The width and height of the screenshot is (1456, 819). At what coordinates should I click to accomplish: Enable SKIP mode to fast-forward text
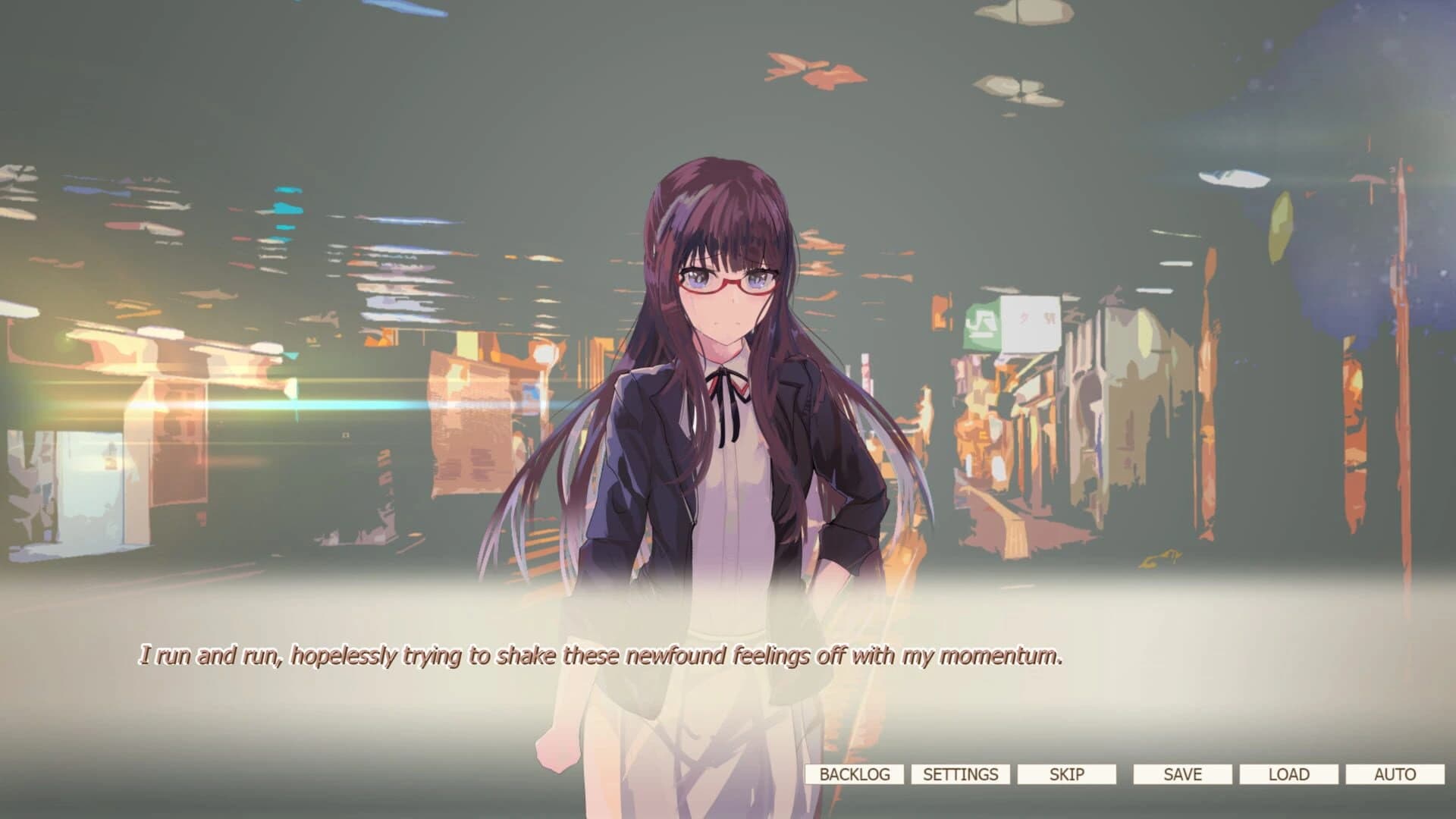[x=1068, y=774]
